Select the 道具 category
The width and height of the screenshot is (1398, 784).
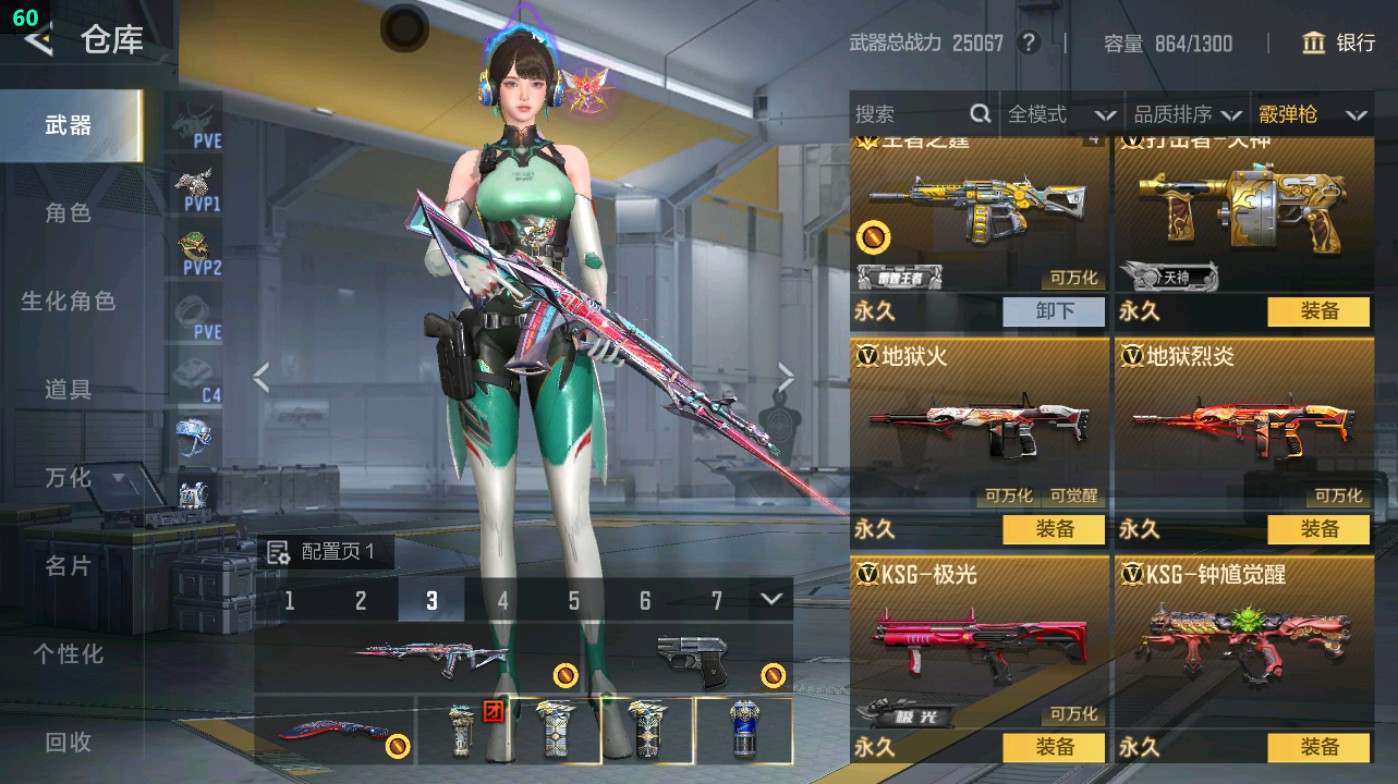pyautogui.click(x=68, y=389)
